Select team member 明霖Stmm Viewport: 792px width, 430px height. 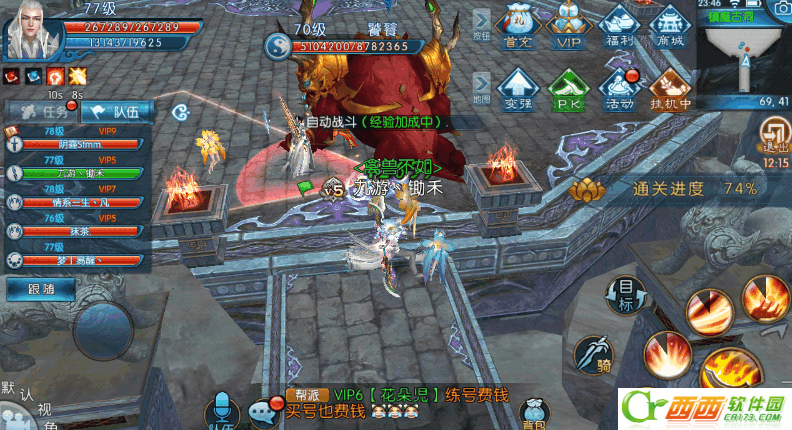point(78,145)
